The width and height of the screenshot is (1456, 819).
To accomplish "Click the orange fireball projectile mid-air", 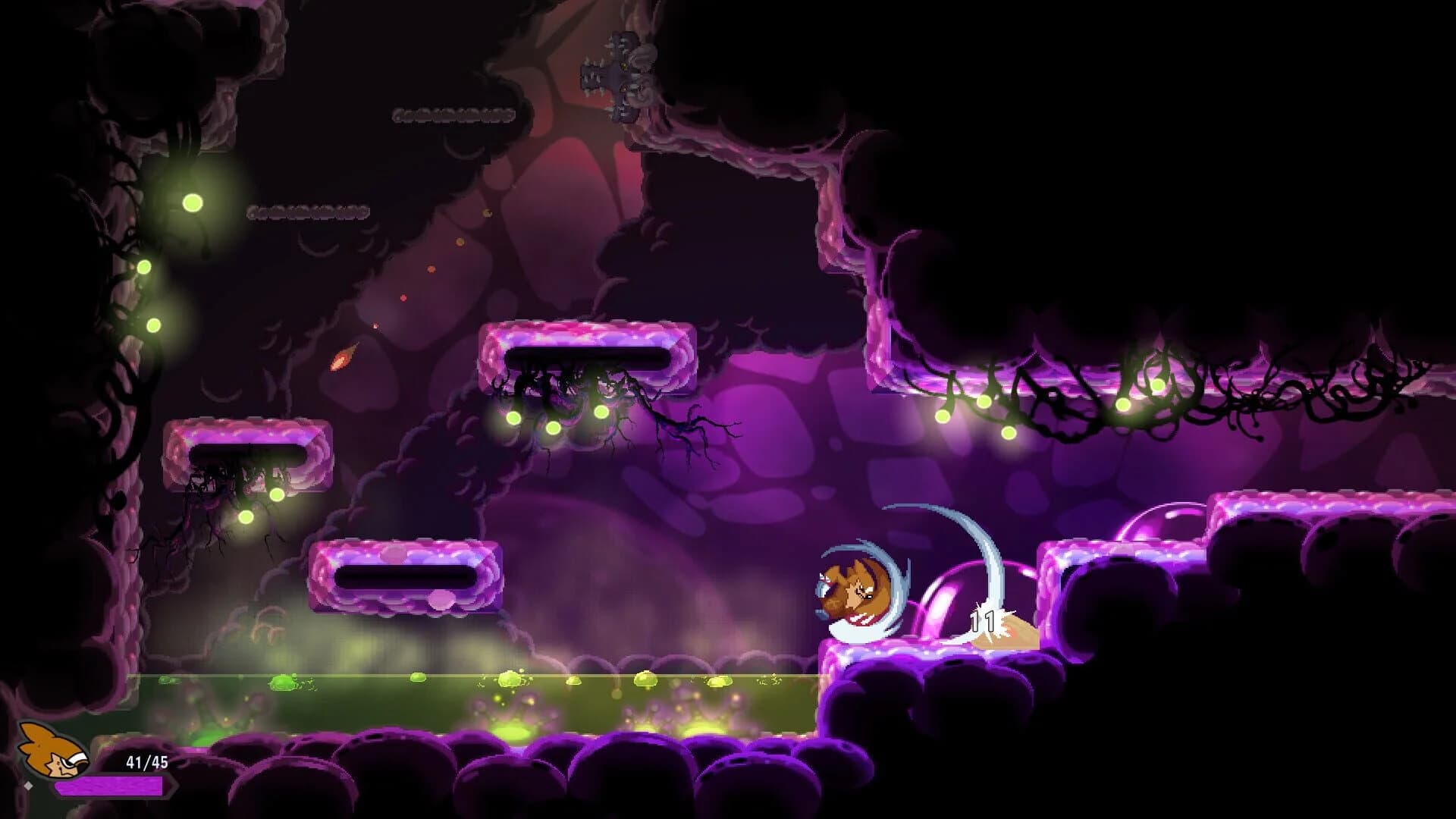I will pos(343,359).
